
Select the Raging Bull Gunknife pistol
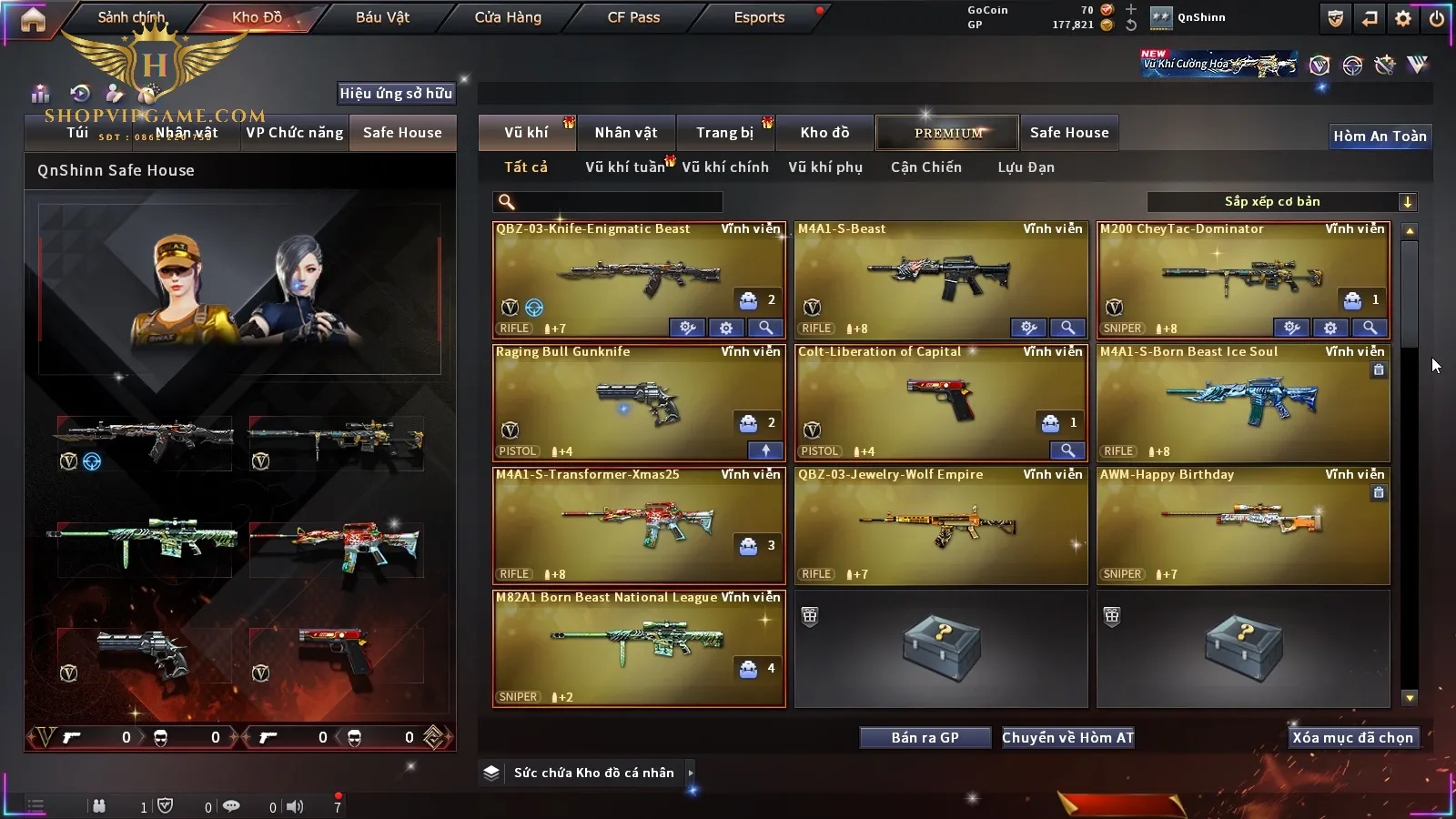(x=638, y=401)
